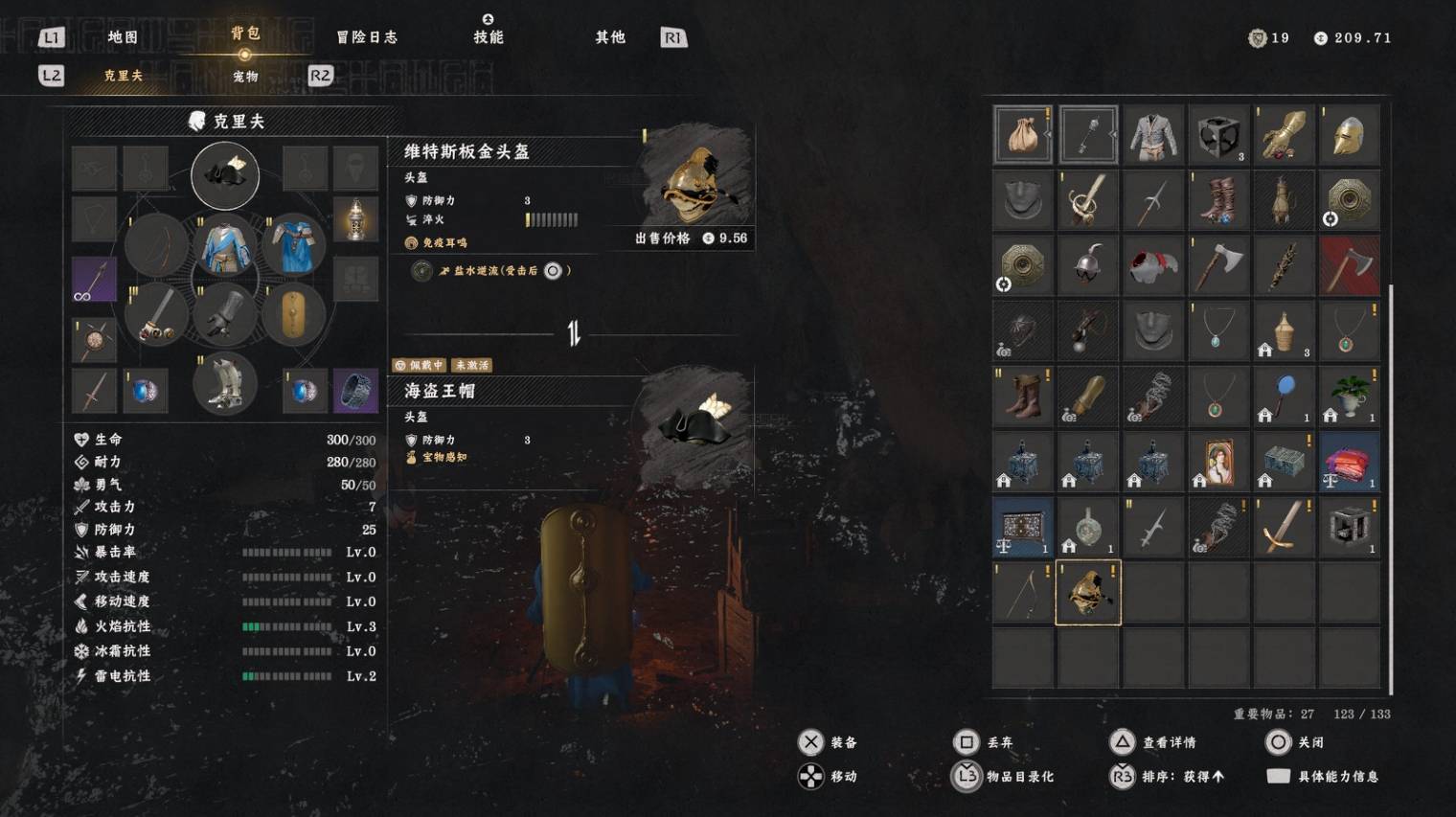Image resolution: width=1456 pixels, height=817 pixels.
Task: Choose the highlighted golden hooded helmet slot
Action: (1088, 593)
